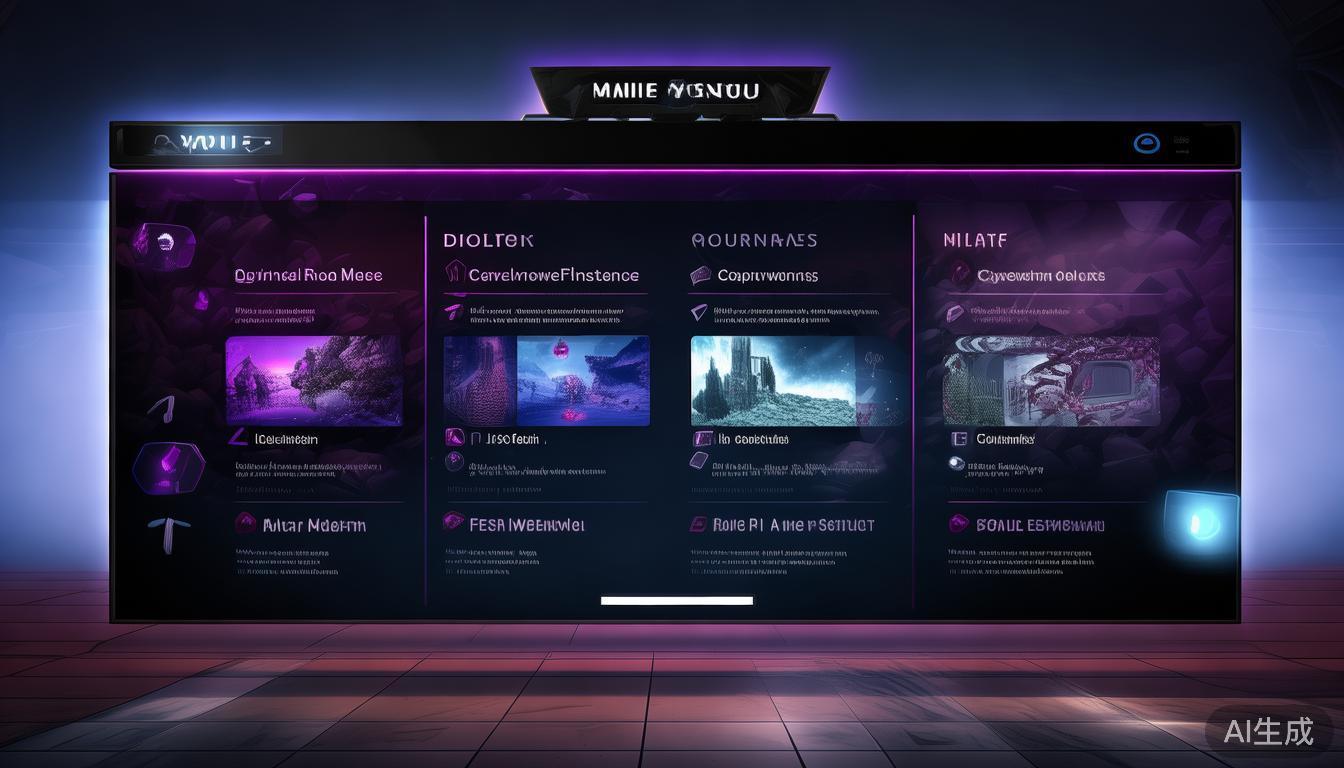This screenshot has height=768, width=1344.
Task: Open the AOURNAAES column heading
Action: click(754, 240)
